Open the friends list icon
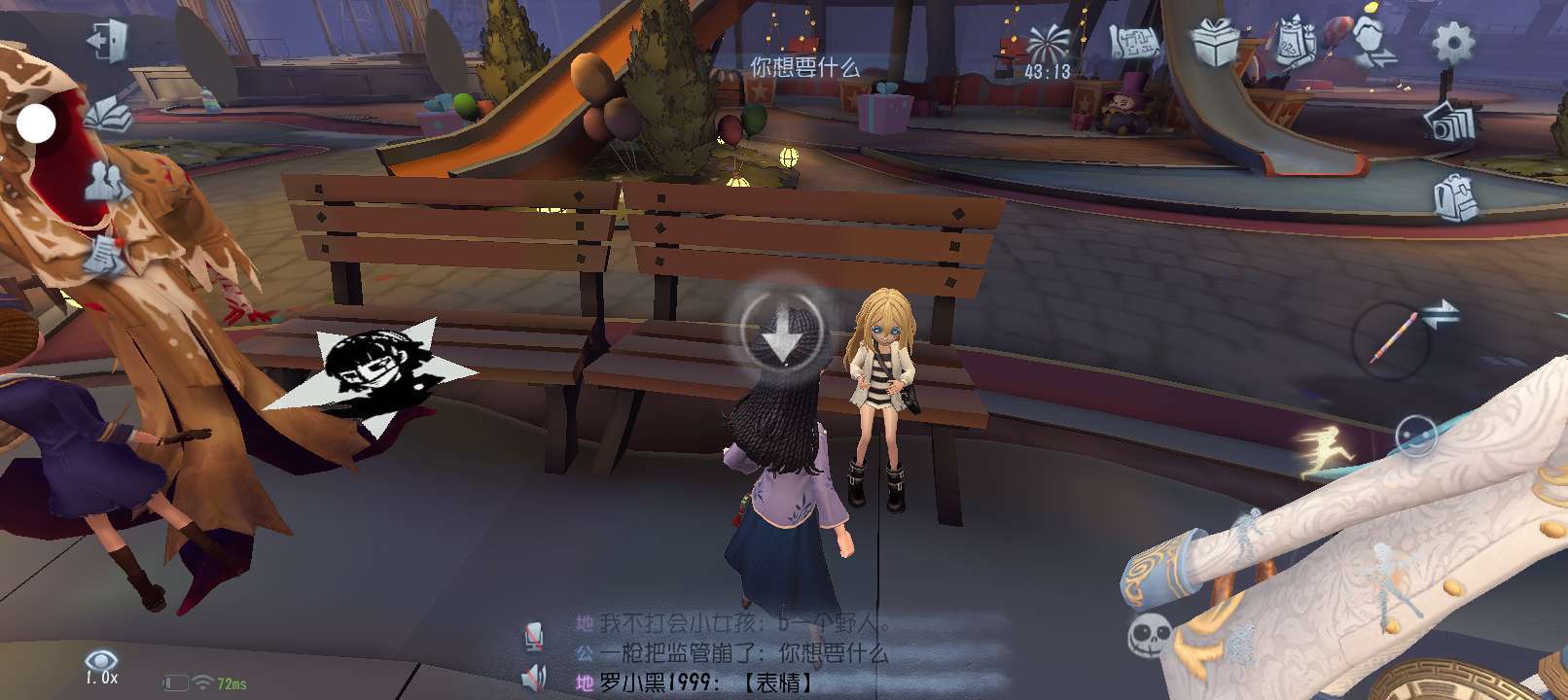The width and height of the screenshot is (1568, 700). tap(107, 182)
